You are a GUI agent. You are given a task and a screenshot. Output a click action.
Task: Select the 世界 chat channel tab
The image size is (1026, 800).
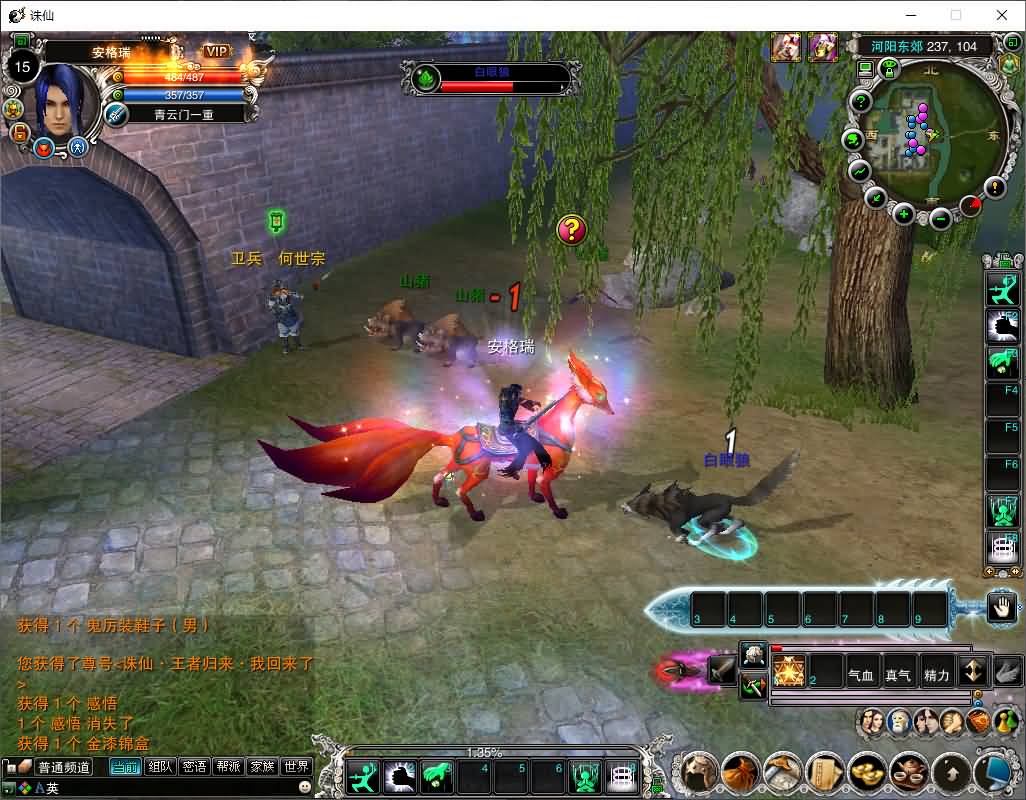tap(297, 767)
